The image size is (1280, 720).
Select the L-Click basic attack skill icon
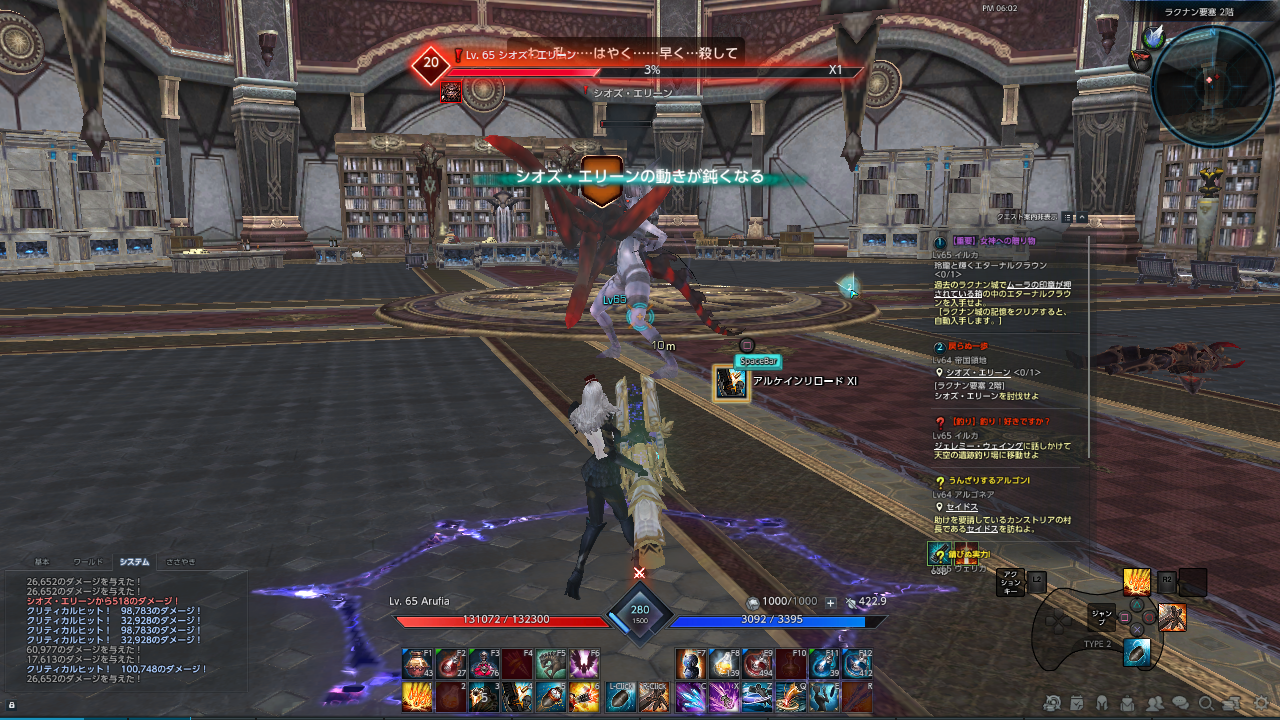tap(620, 698)
